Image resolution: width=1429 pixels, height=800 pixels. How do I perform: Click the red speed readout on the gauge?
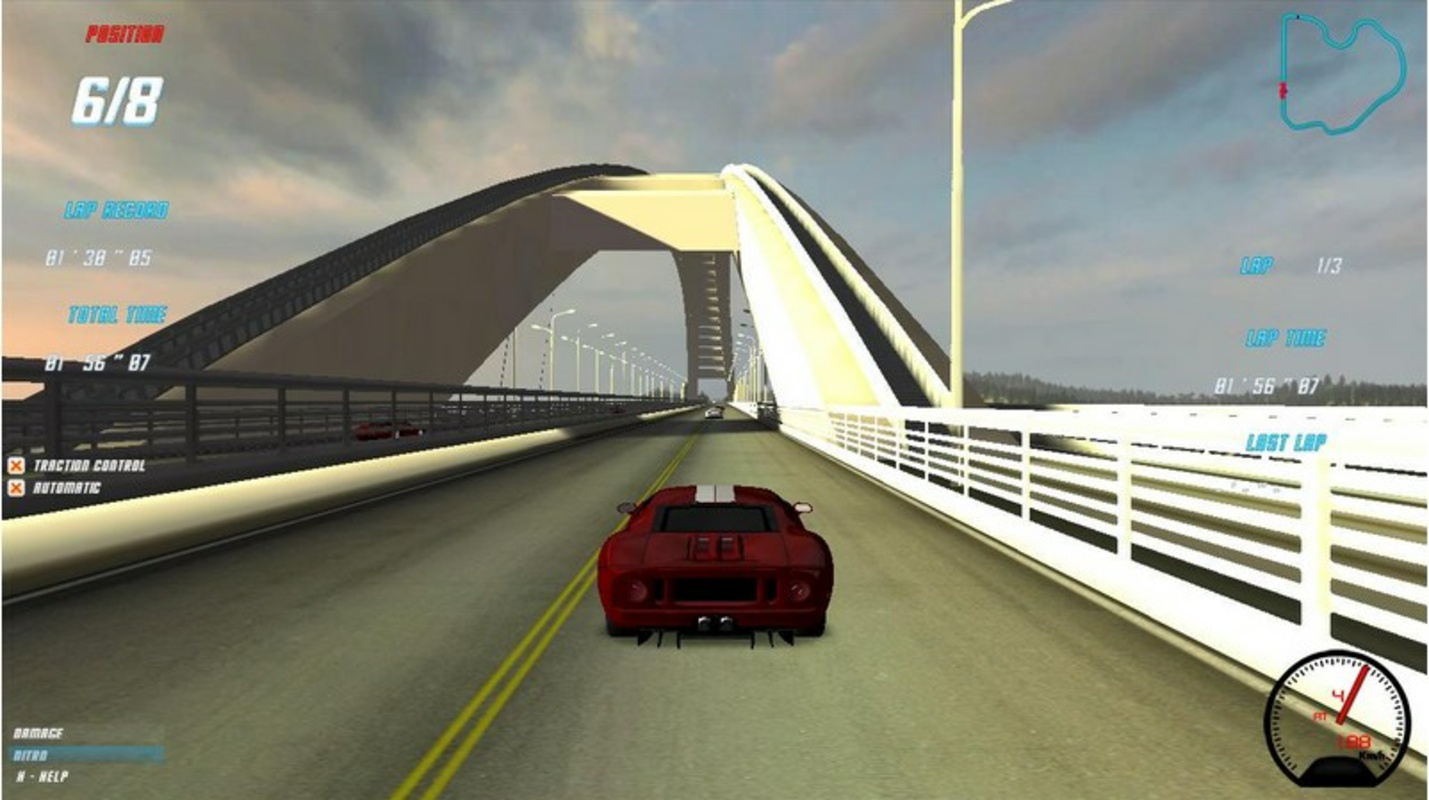tap(1354, 741)
